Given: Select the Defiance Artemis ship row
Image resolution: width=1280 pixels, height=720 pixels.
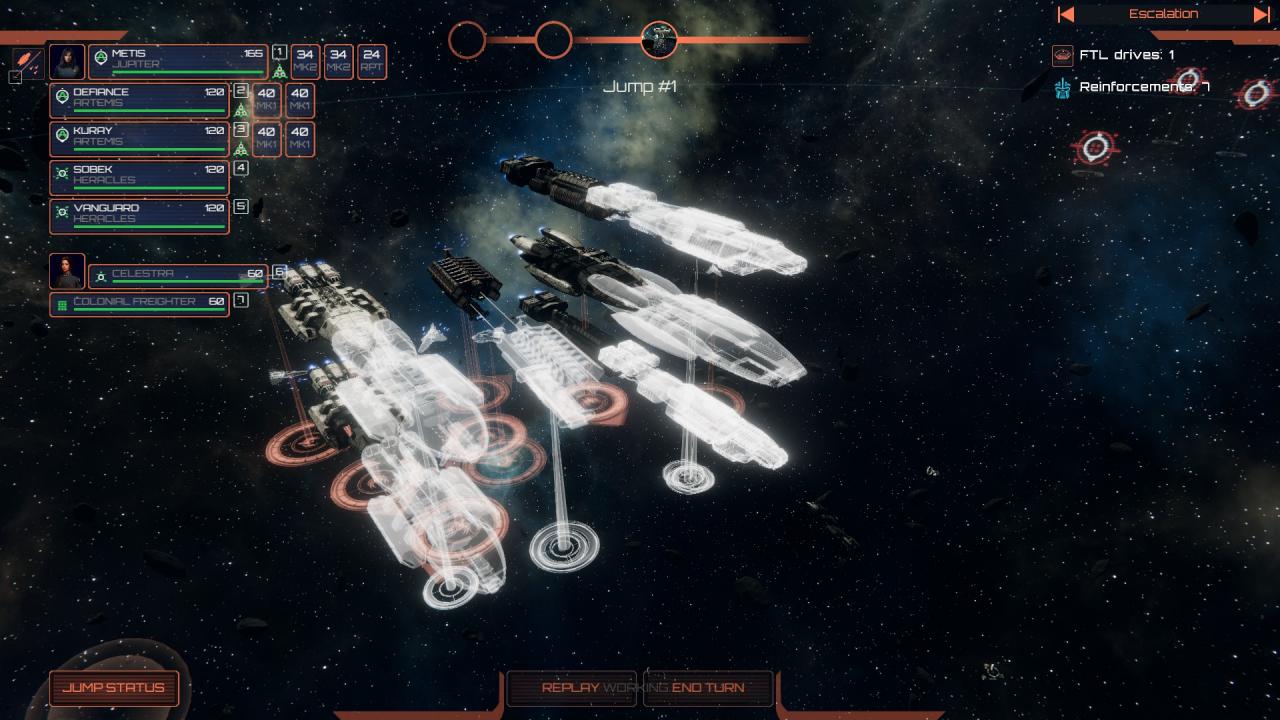Looking at the screenshot, I should click(139, 99).
